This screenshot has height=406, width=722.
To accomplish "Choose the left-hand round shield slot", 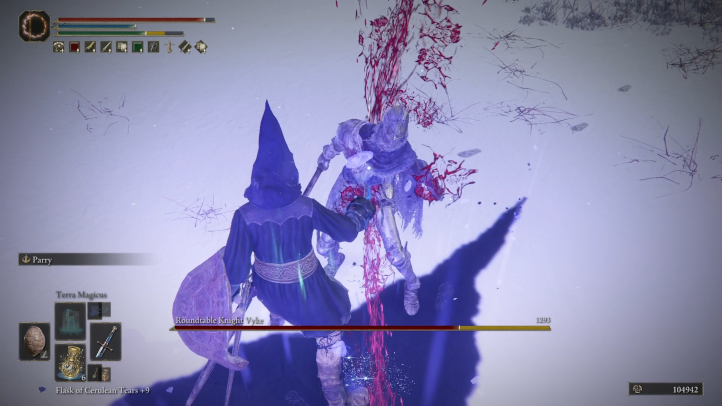I will [35, 341].
